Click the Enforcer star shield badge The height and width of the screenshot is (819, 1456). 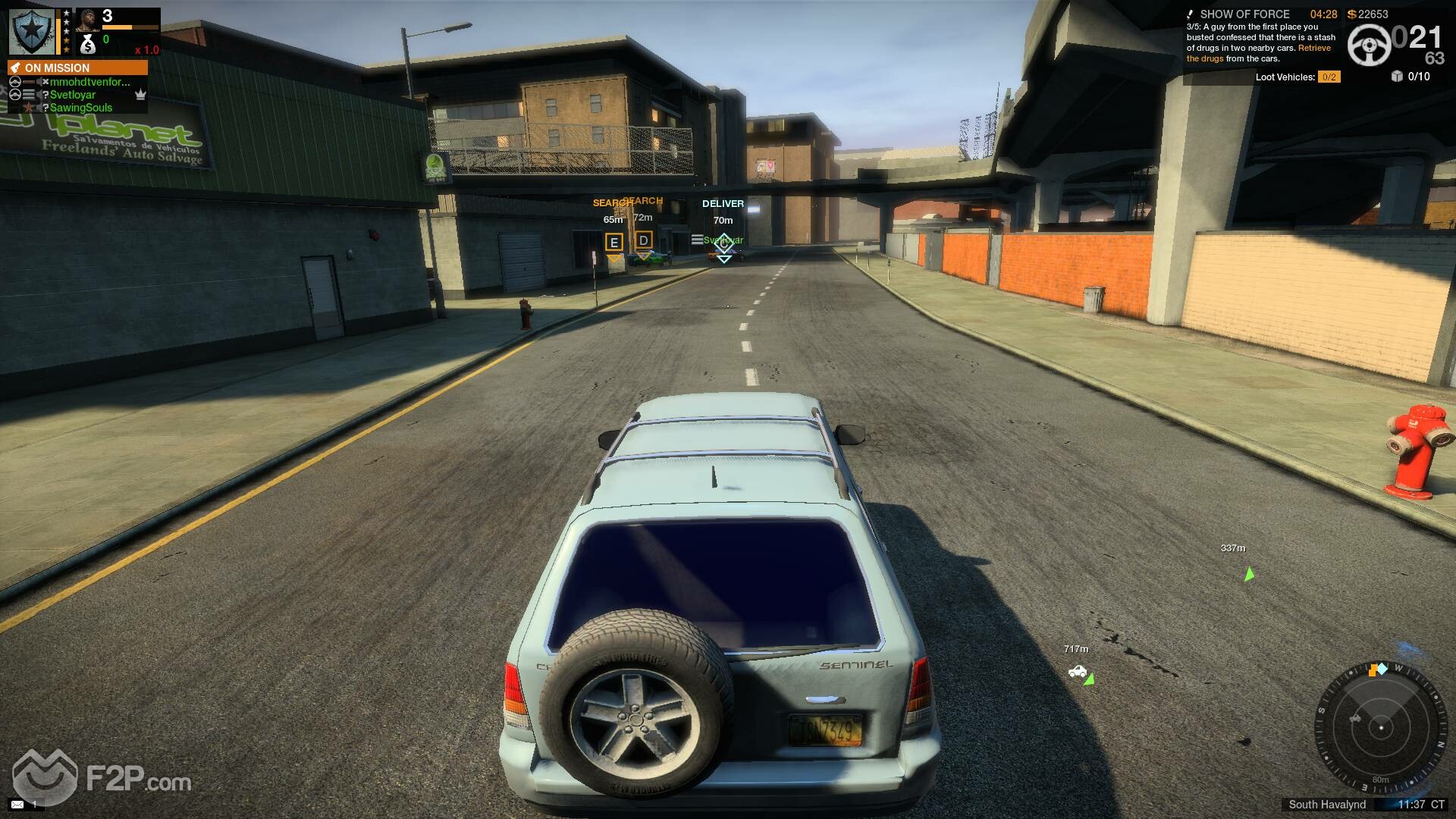[x=31, y=31]
